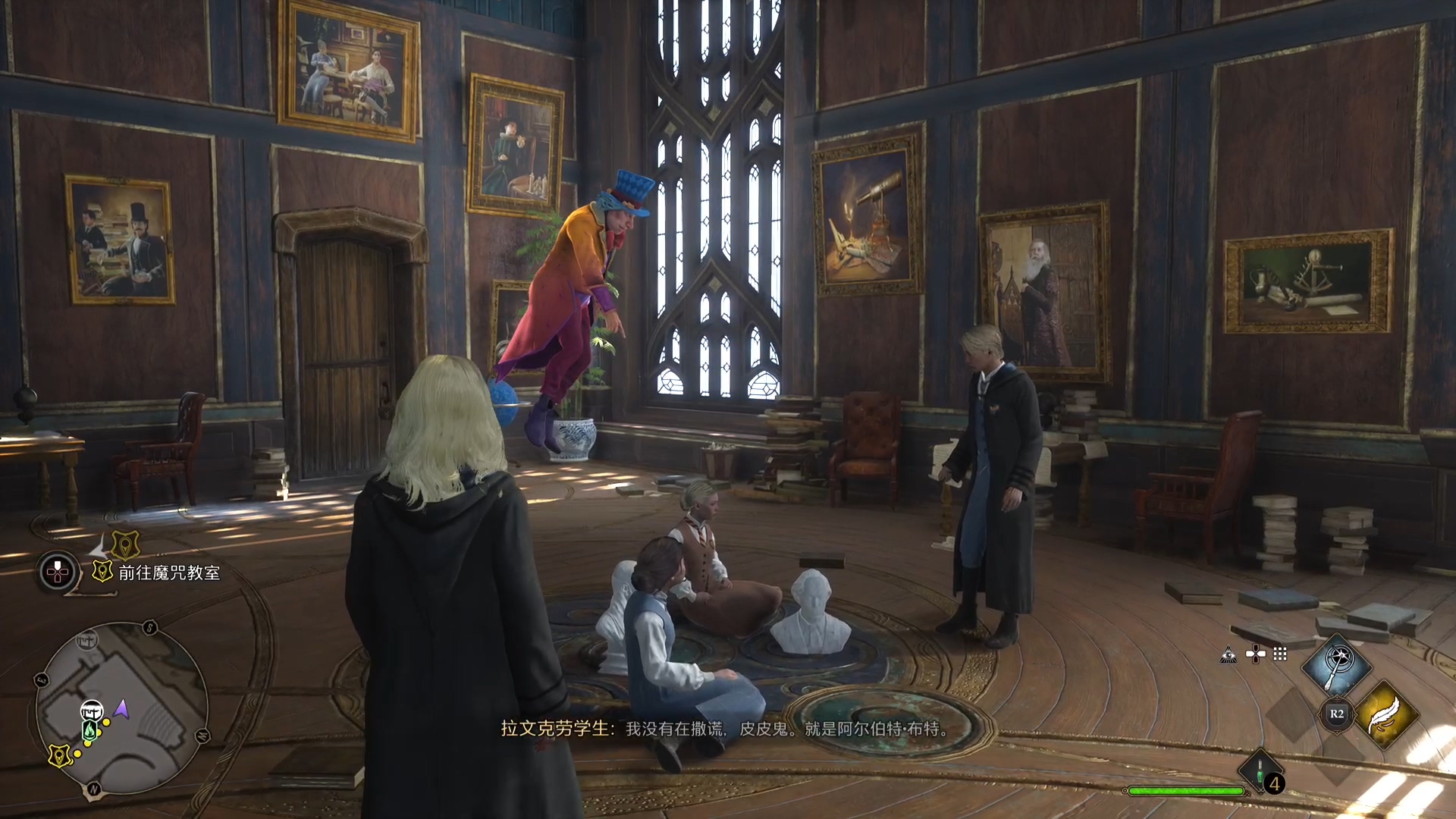This screenshot has width=1456, height=819.
Task: Click the Revelio eye-in-triangle icon
Action: coord(1228,654)
